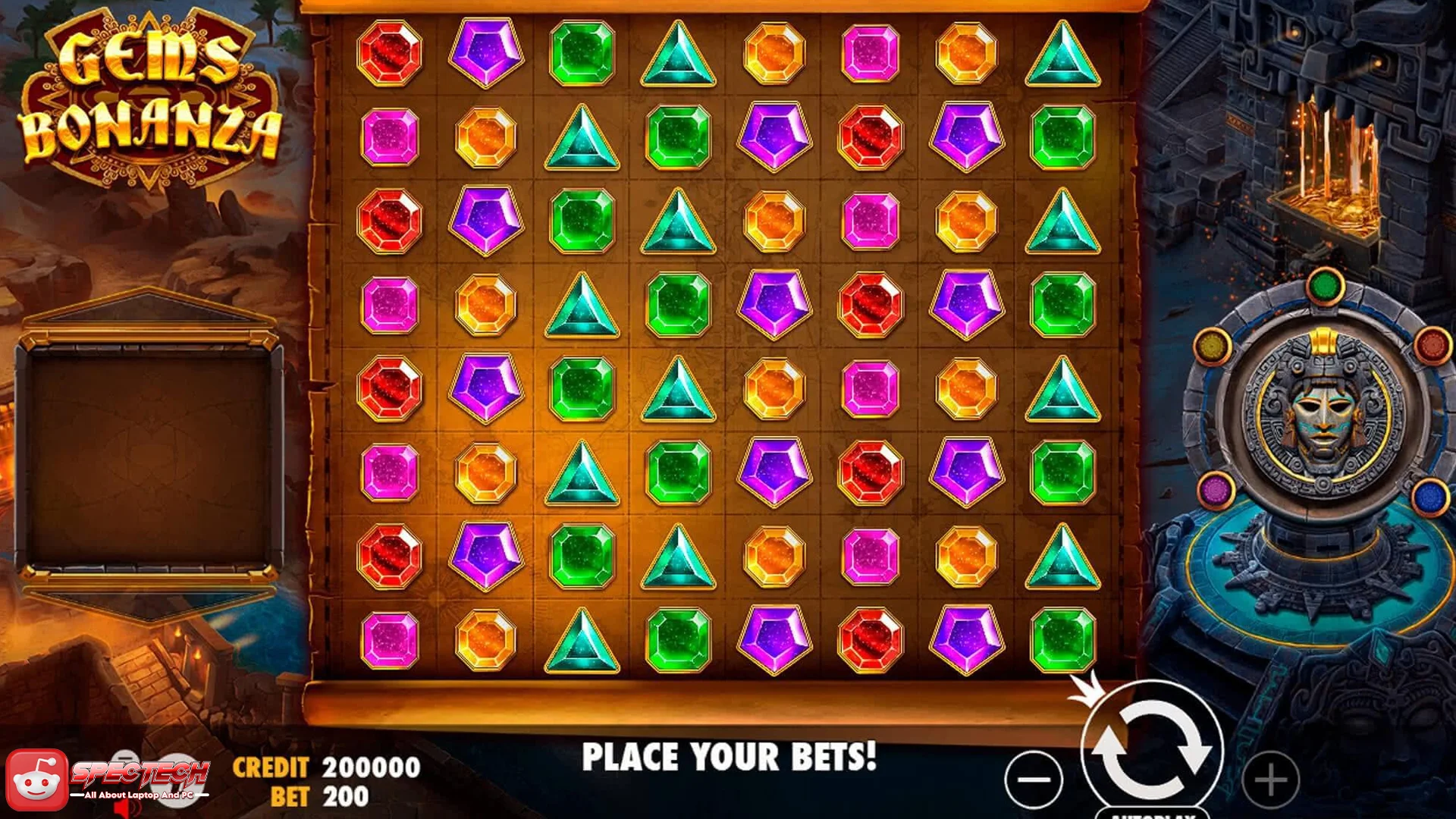Select the red gem in the top-left grid corner

(388, 53)
